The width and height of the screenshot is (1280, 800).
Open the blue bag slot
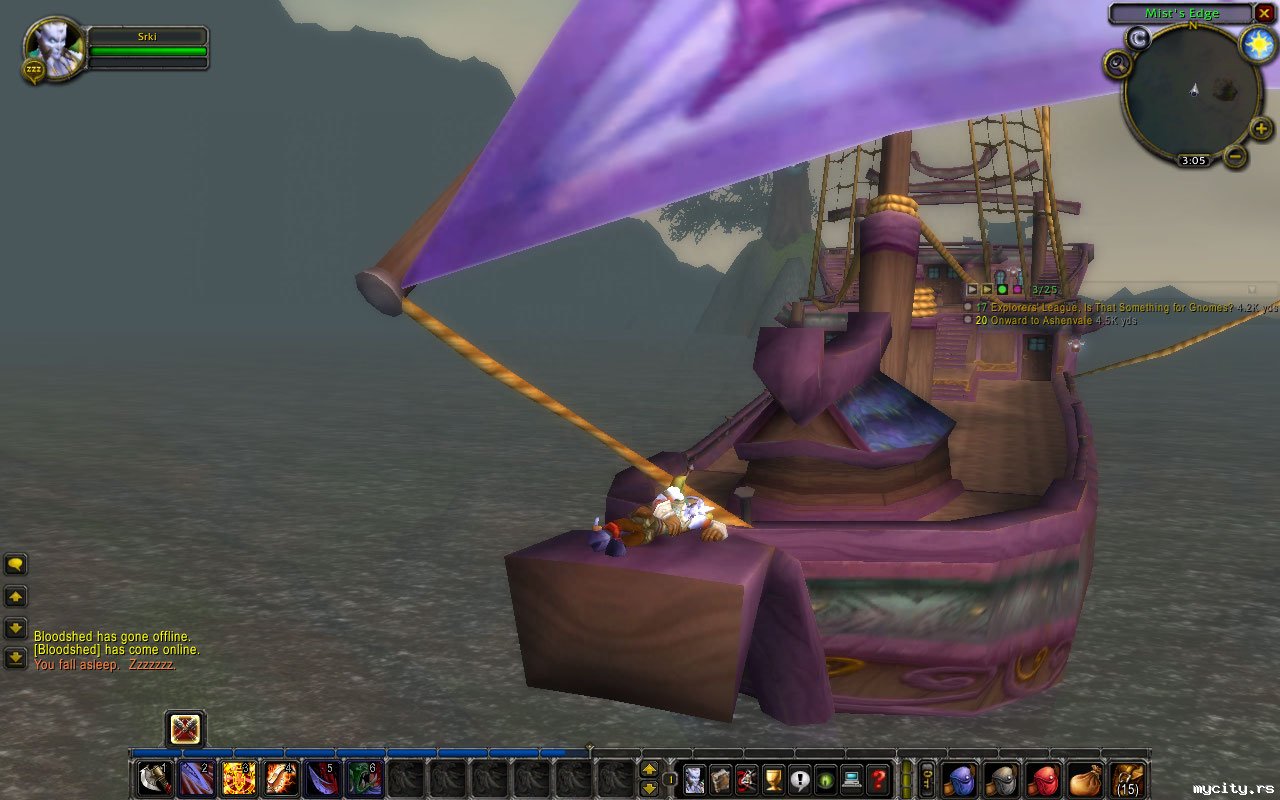click(x=960, y=778)
